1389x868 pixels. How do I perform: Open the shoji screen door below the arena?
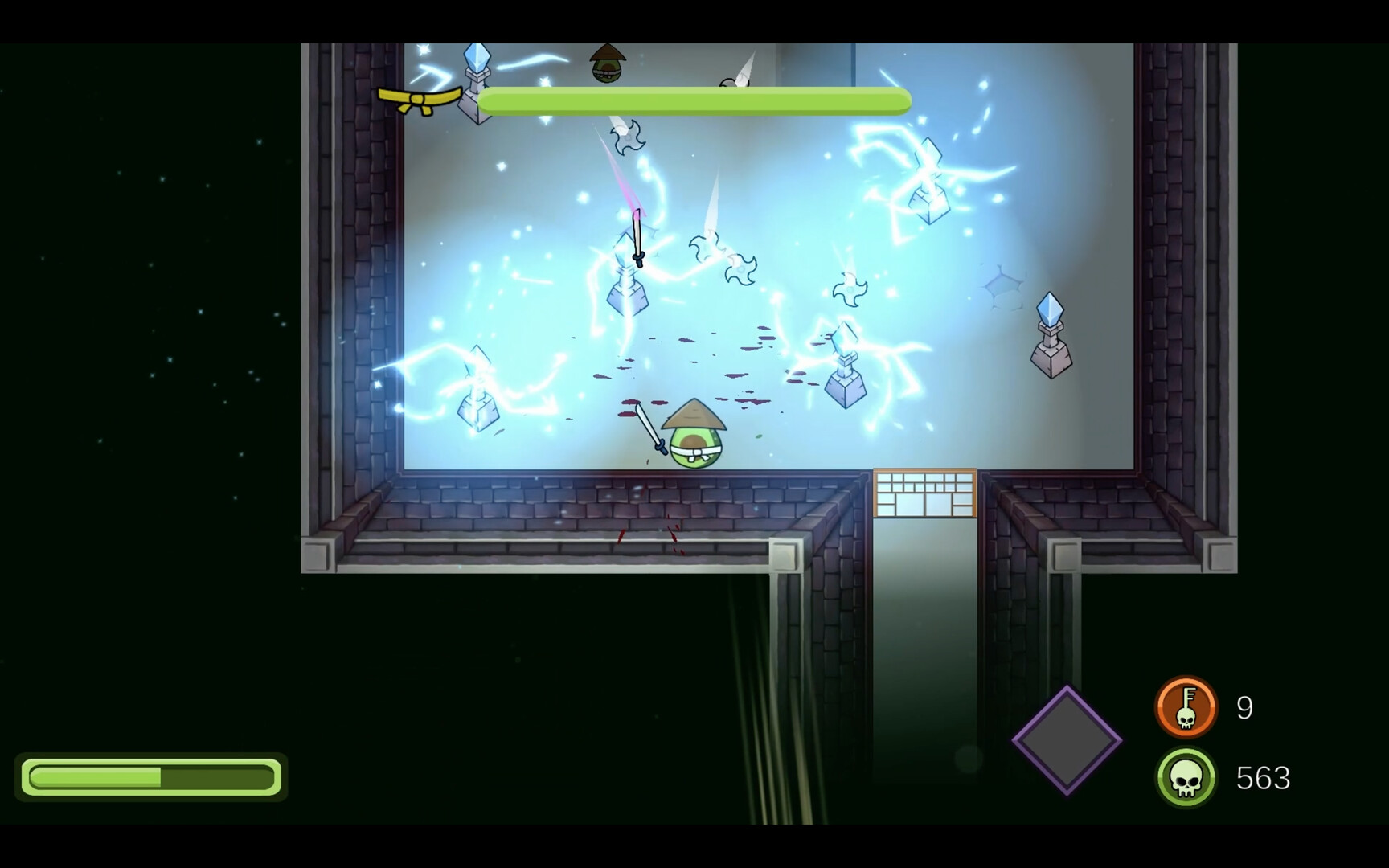tap(923, 493)
